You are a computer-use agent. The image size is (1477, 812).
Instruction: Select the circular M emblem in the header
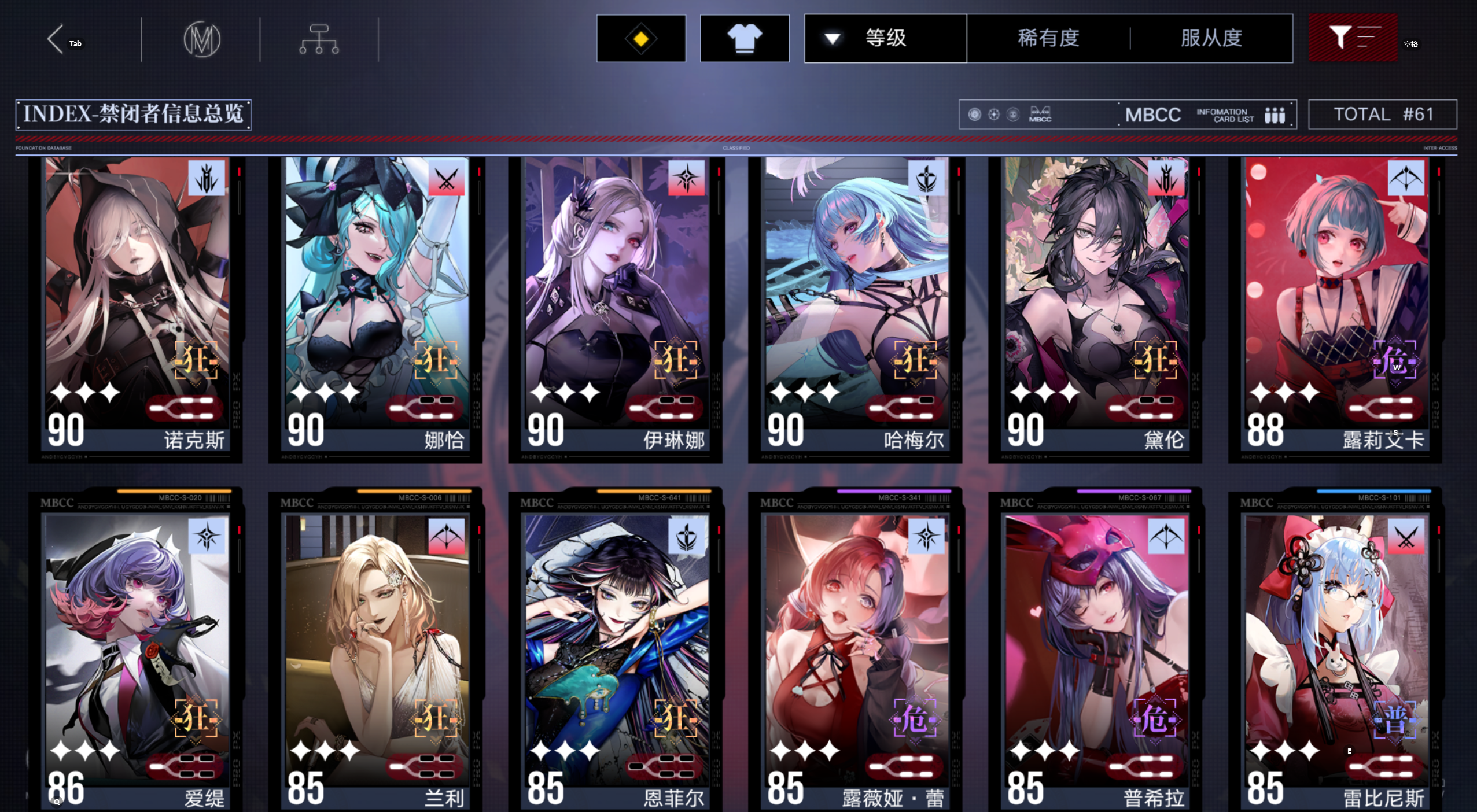pos(204,39)
